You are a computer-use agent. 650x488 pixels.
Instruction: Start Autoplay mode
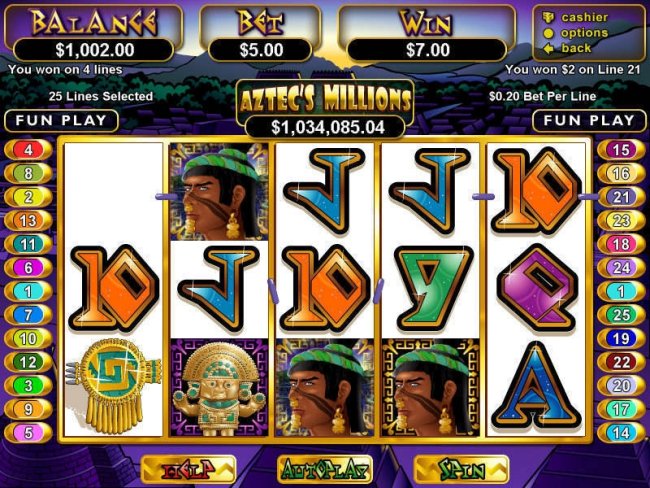coord(324,468)
